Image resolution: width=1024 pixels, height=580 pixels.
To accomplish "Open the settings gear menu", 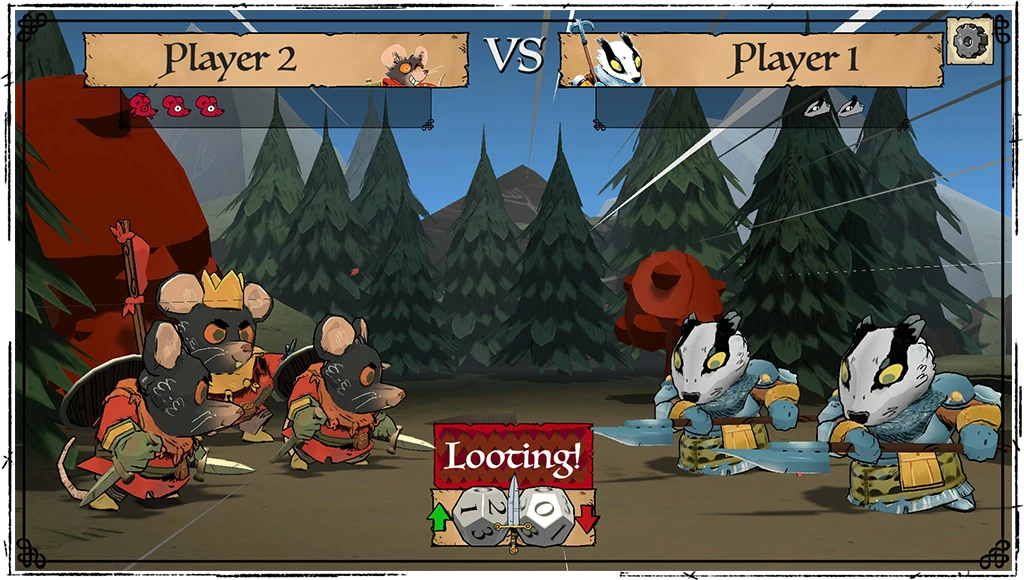I will click(969, 40).
